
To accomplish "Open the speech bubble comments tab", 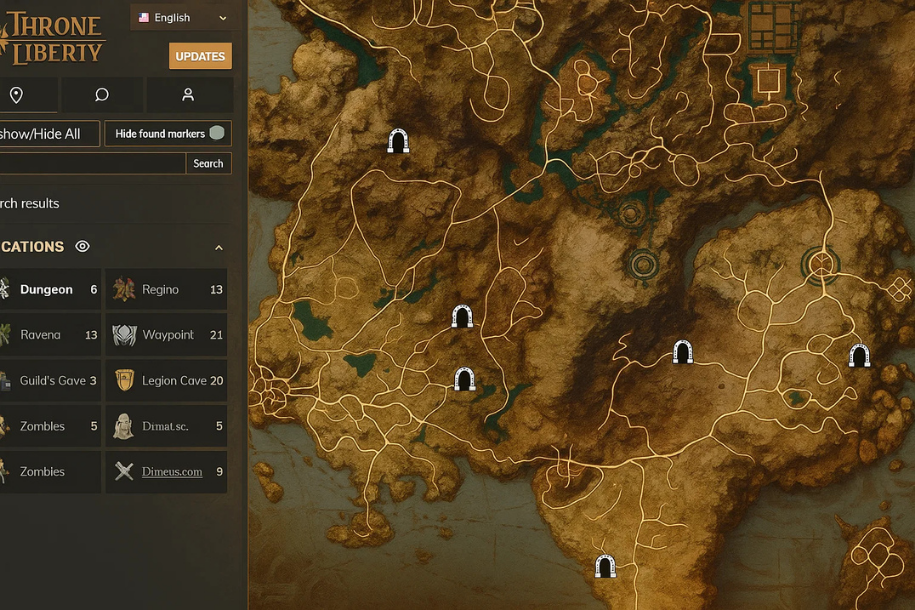I will click(101, 95).
